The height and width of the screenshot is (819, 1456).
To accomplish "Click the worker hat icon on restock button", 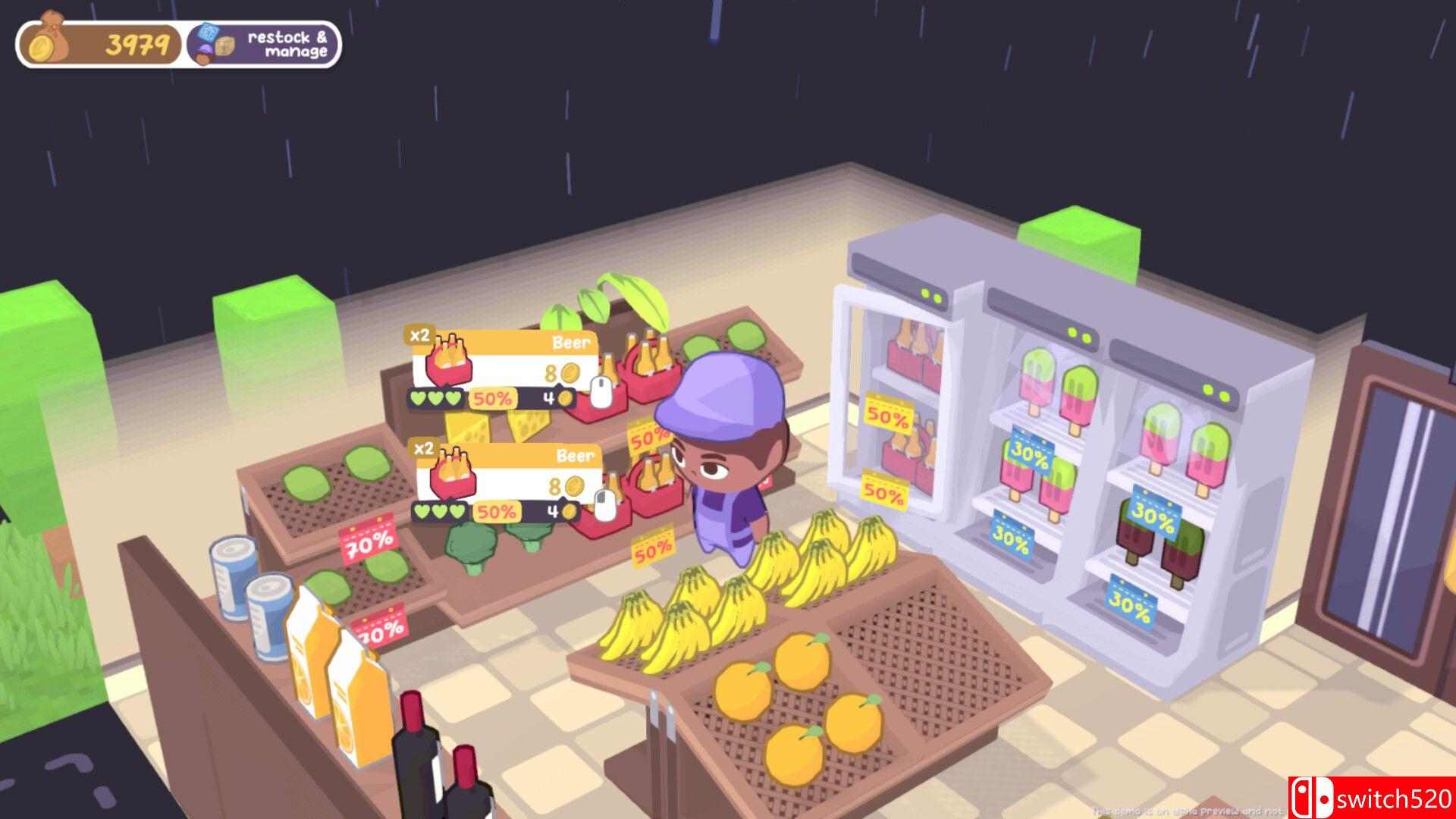I will click(x=204, y=53).
